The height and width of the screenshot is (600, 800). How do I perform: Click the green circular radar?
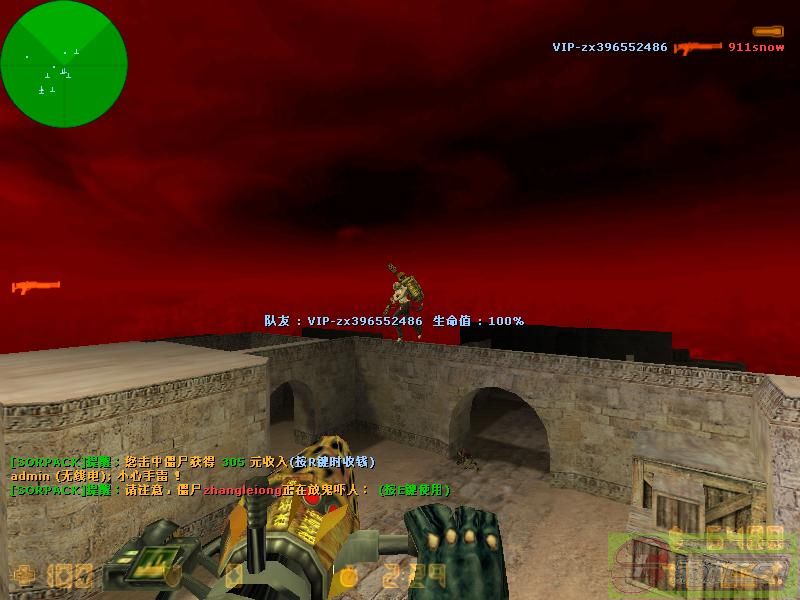64,64
